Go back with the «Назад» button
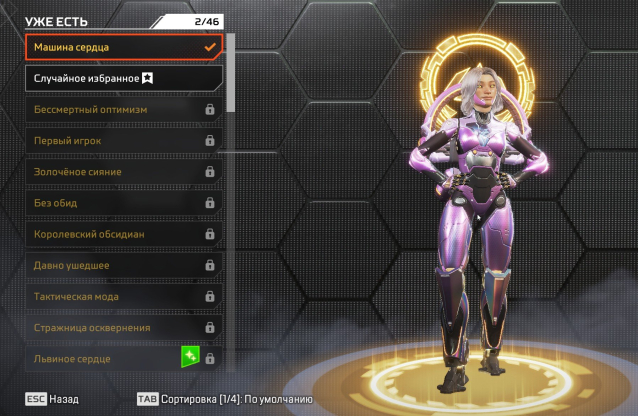 click(52, 398)
